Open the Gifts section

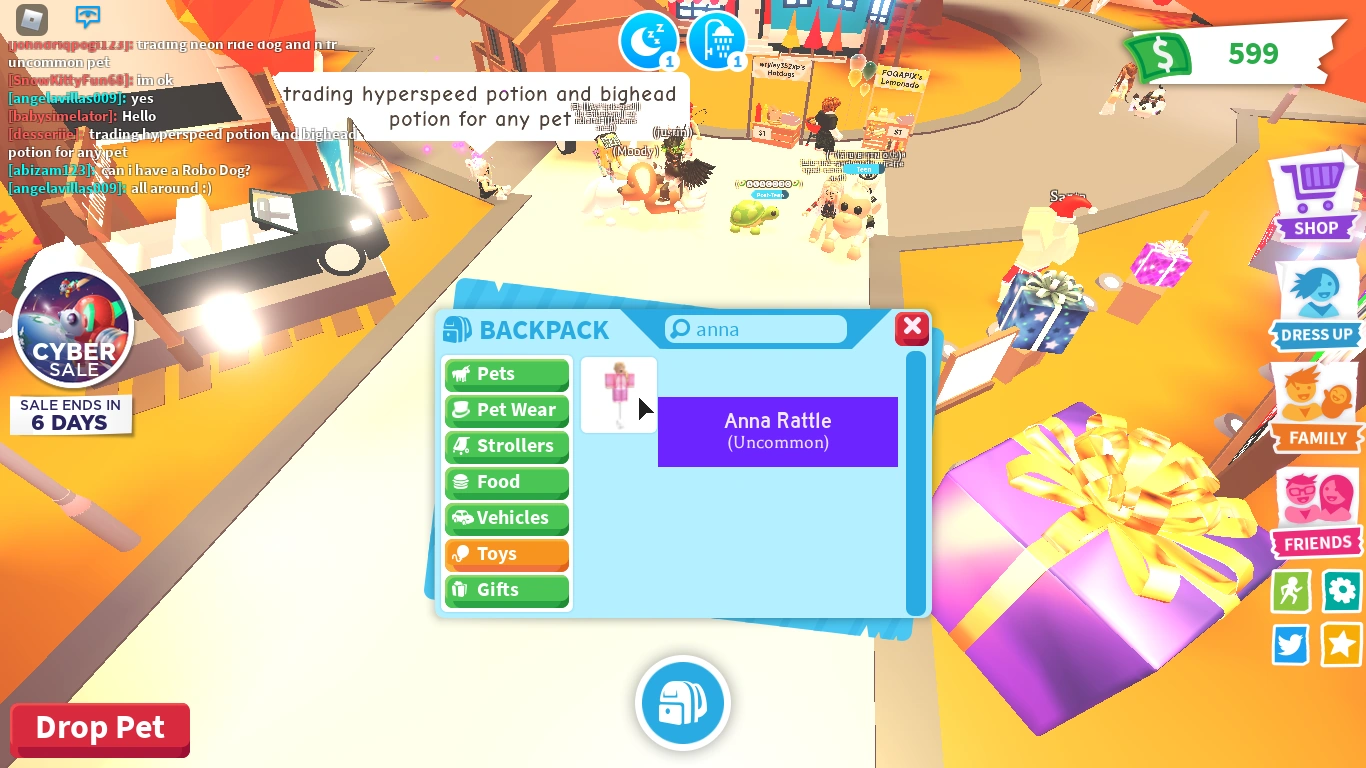point(506,590)
